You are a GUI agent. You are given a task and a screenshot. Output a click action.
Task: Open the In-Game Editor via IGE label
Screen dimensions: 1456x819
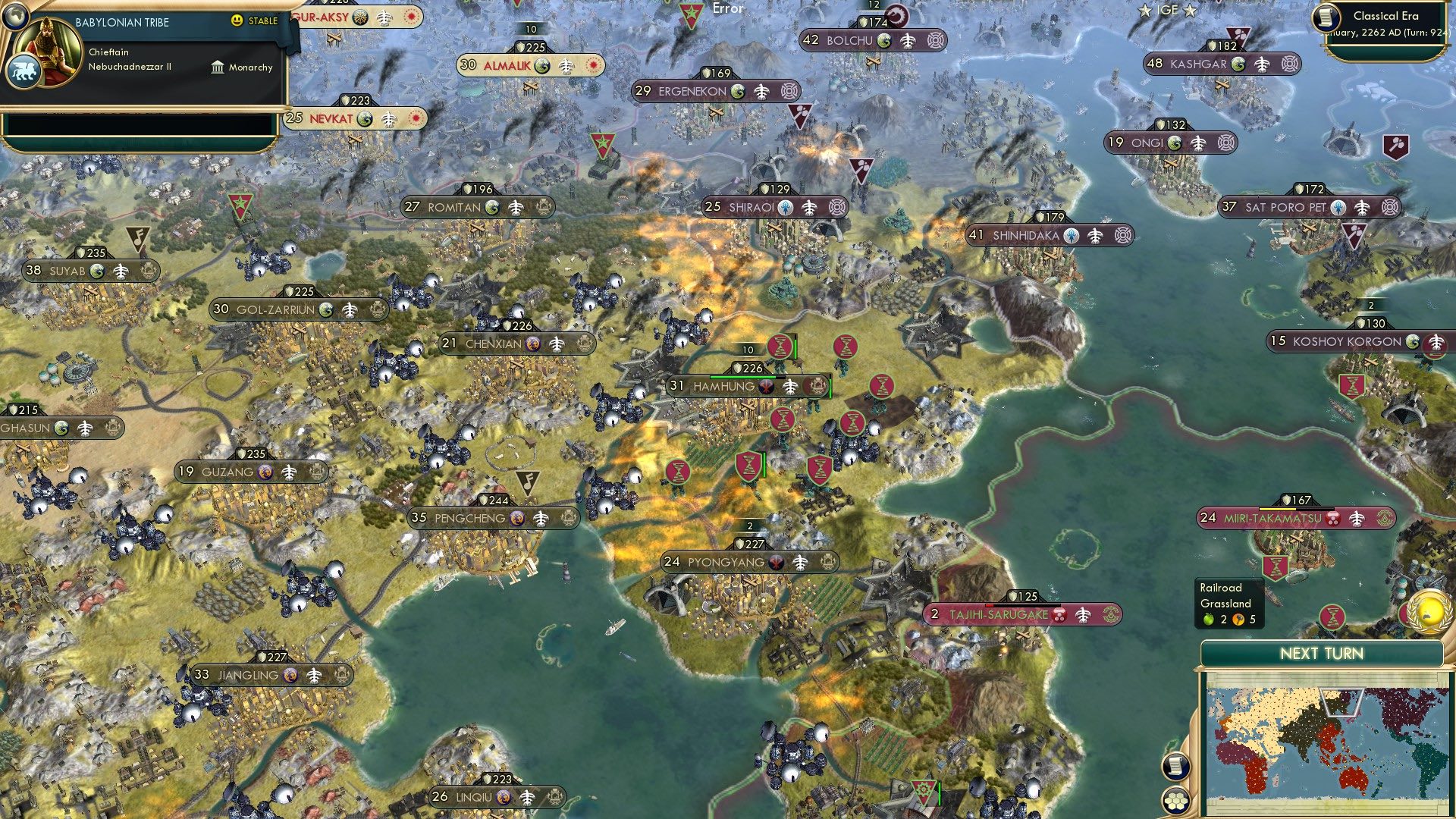[x=1168, y=11]
